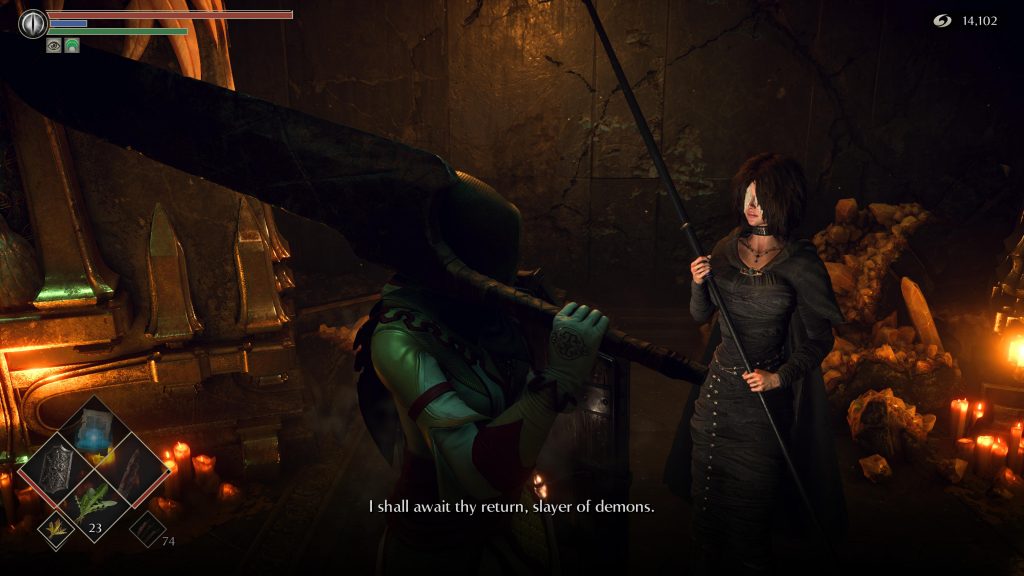Click the character tendency eye emblem
The height and width of the screenshot is (576, 1024).
[33, 23]
